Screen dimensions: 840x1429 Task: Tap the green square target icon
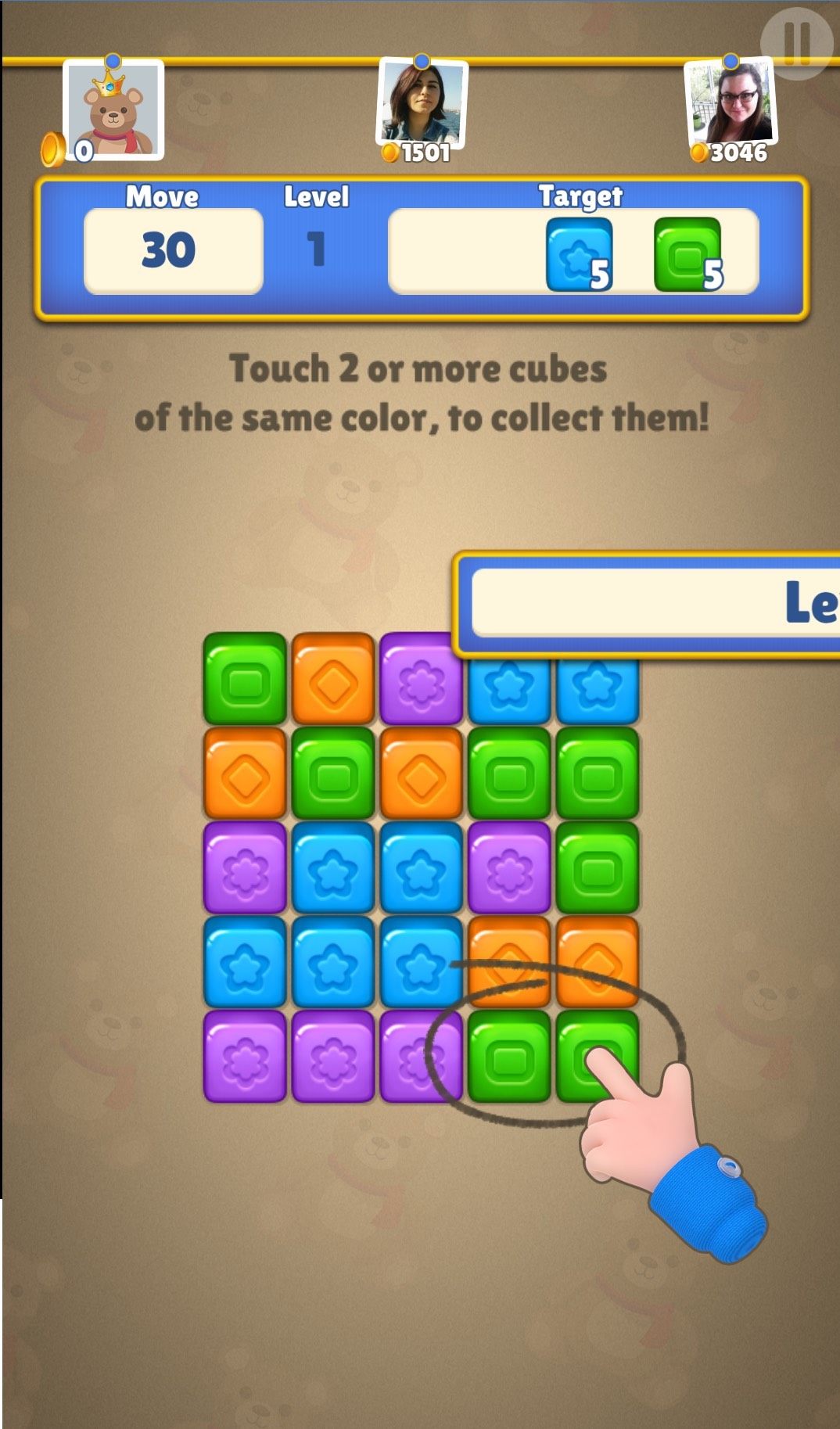(687, 254)
